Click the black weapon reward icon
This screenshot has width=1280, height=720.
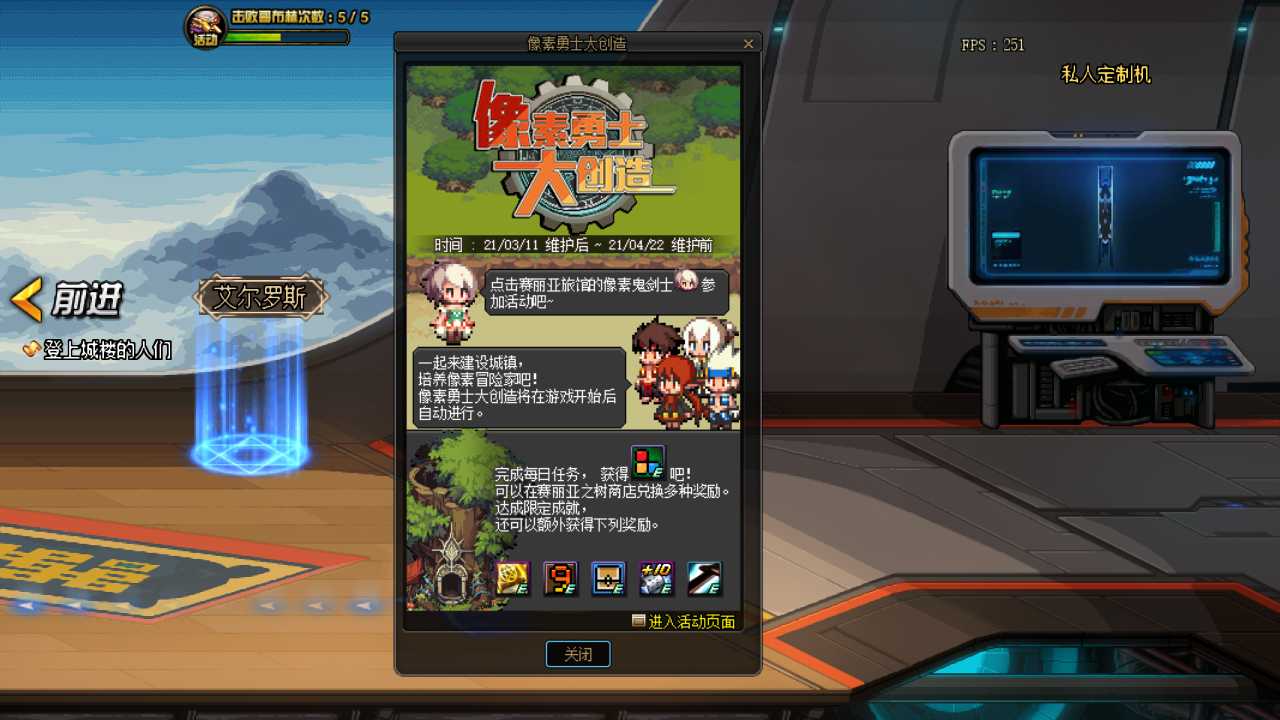[705, 578]
